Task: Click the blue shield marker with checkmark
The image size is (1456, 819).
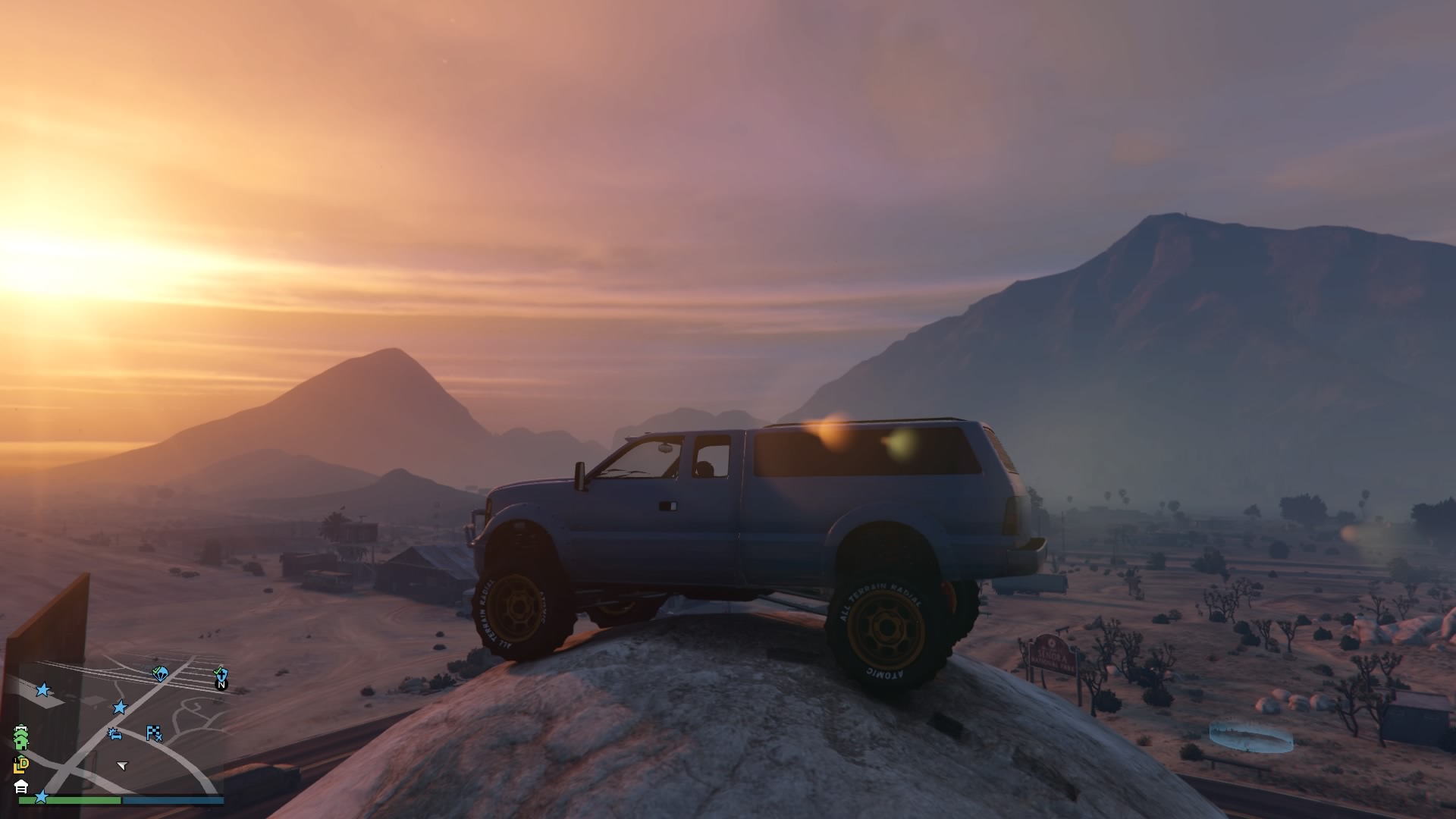Action: click(x=220, y=673)
